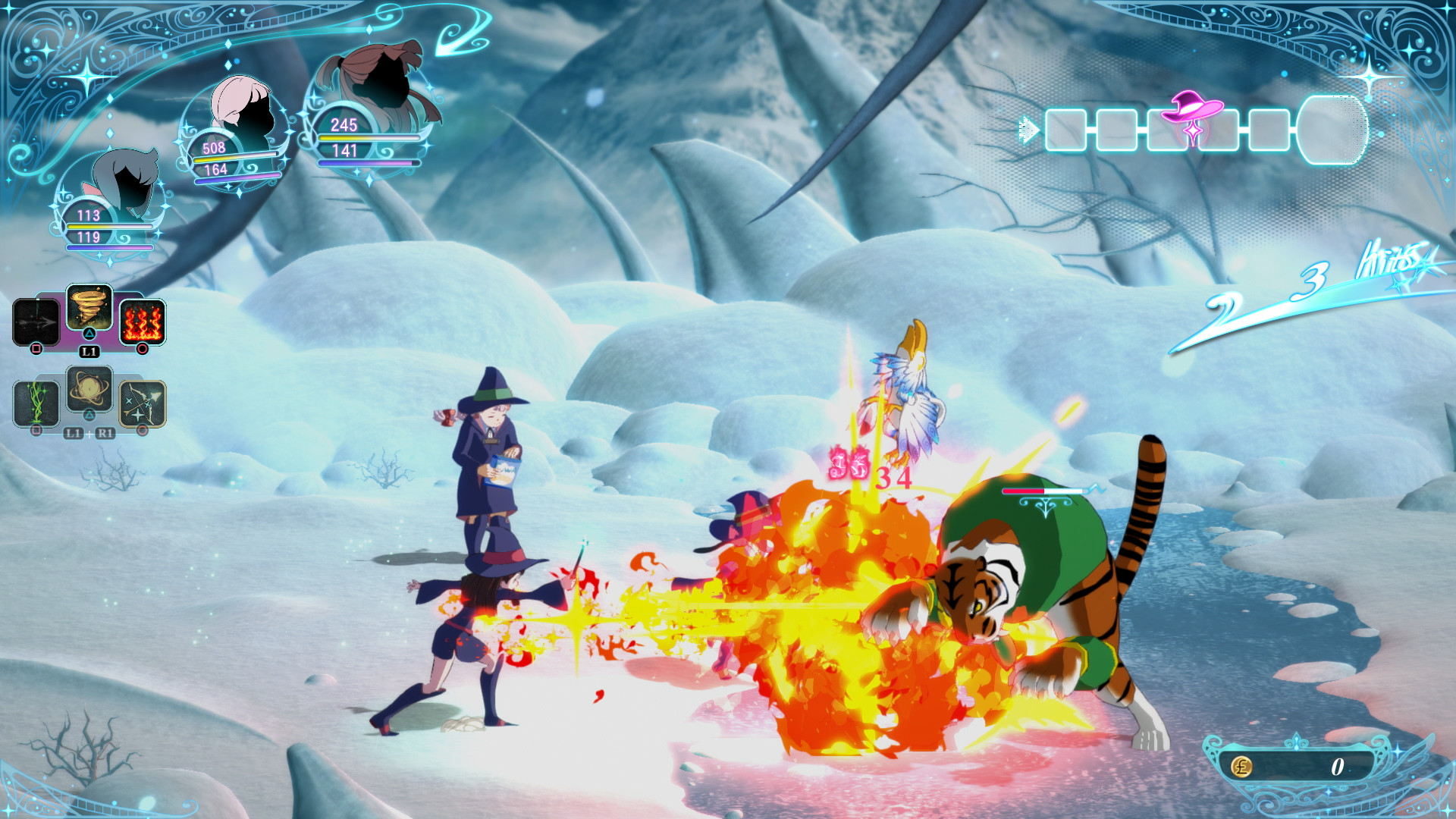The width and height of the screenshot is (1456, 819).
Task: Select the dark arrow spell icon
Action: (36, 322)
